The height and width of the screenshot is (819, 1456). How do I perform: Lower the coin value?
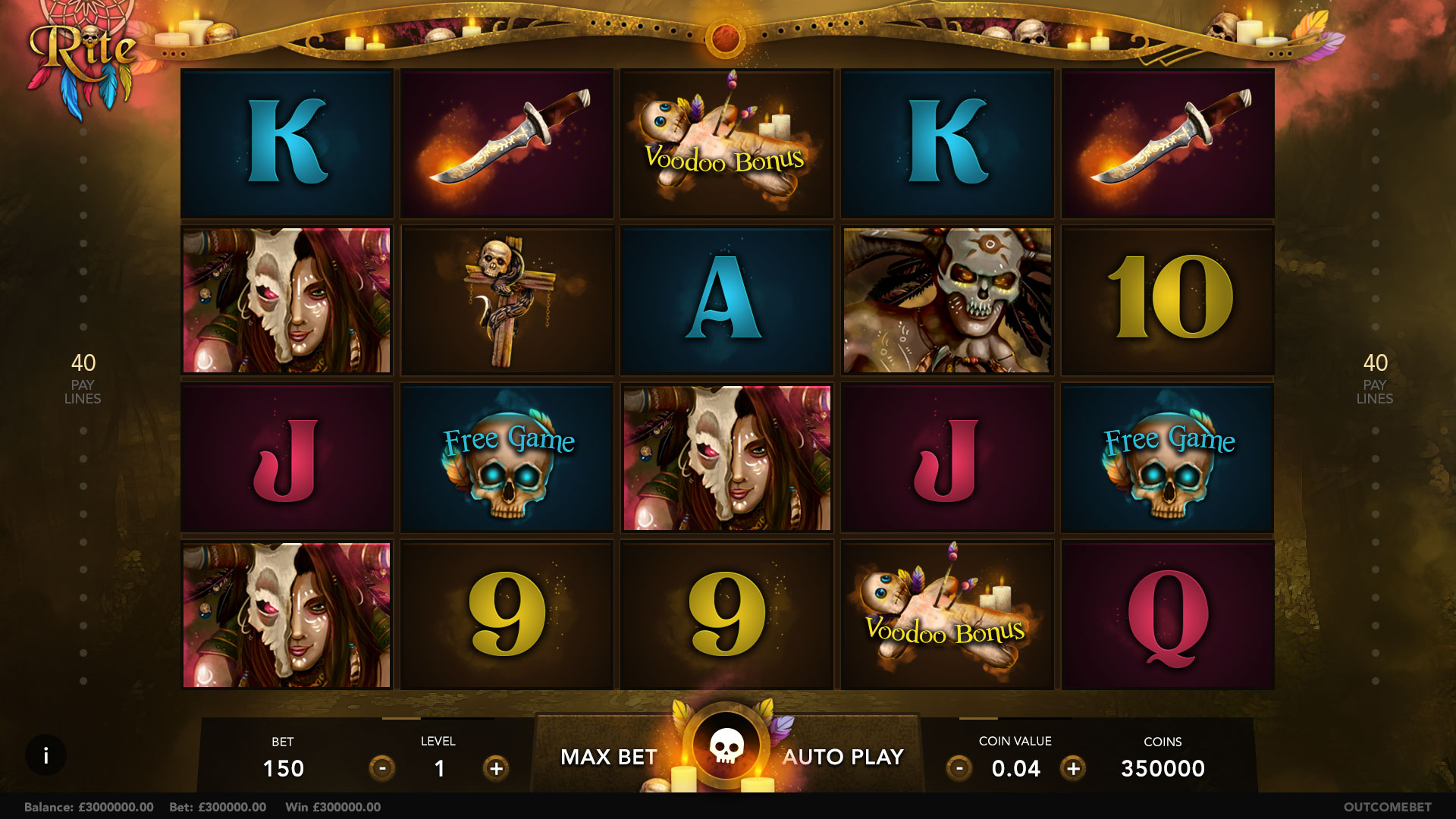point(959,768)
